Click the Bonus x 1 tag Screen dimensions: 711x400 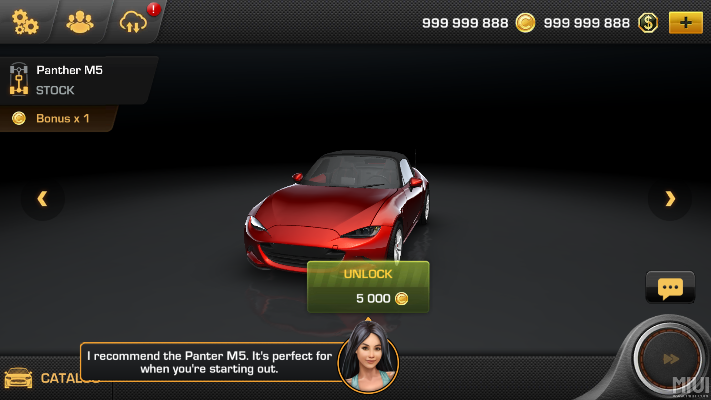coord(55,119)
